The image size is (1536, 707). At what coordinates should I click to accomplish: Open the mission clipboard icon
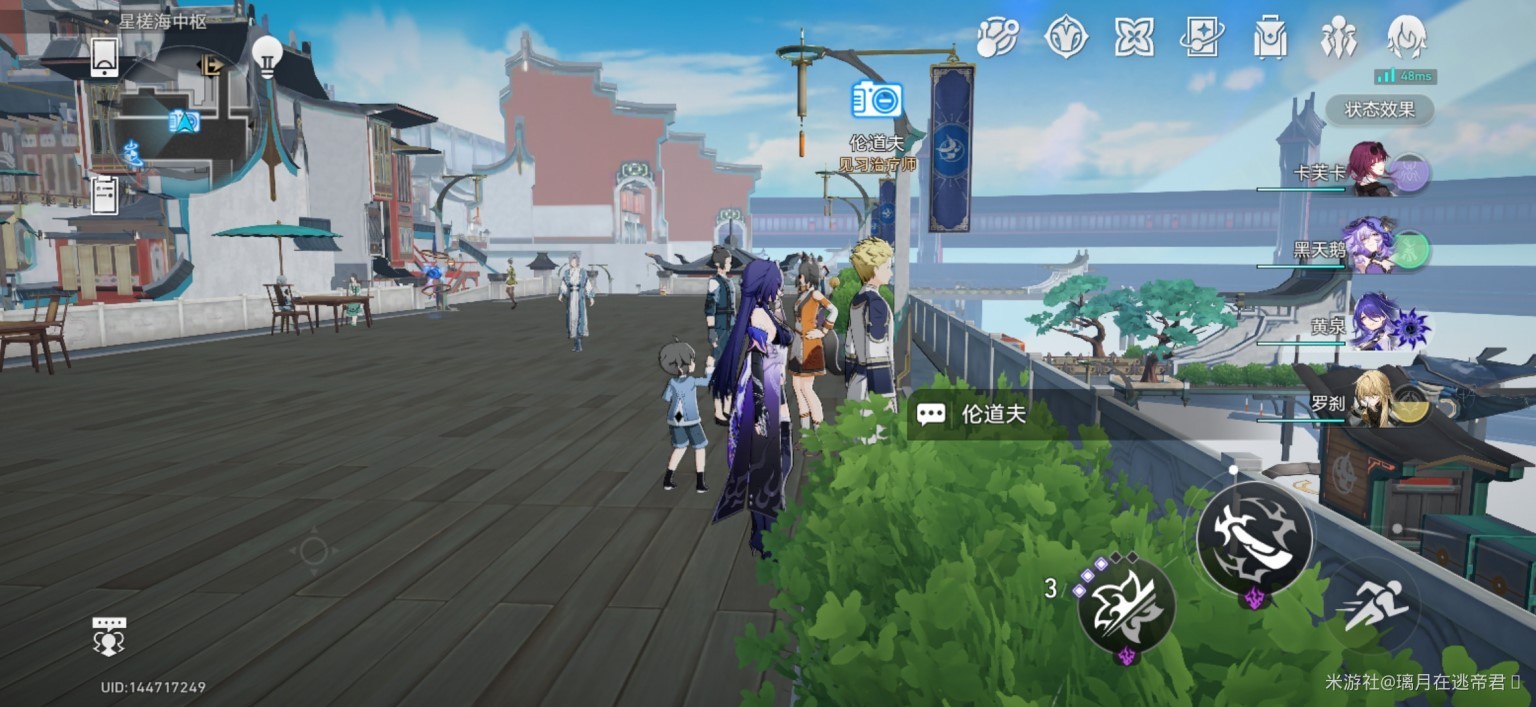point(105,194)
